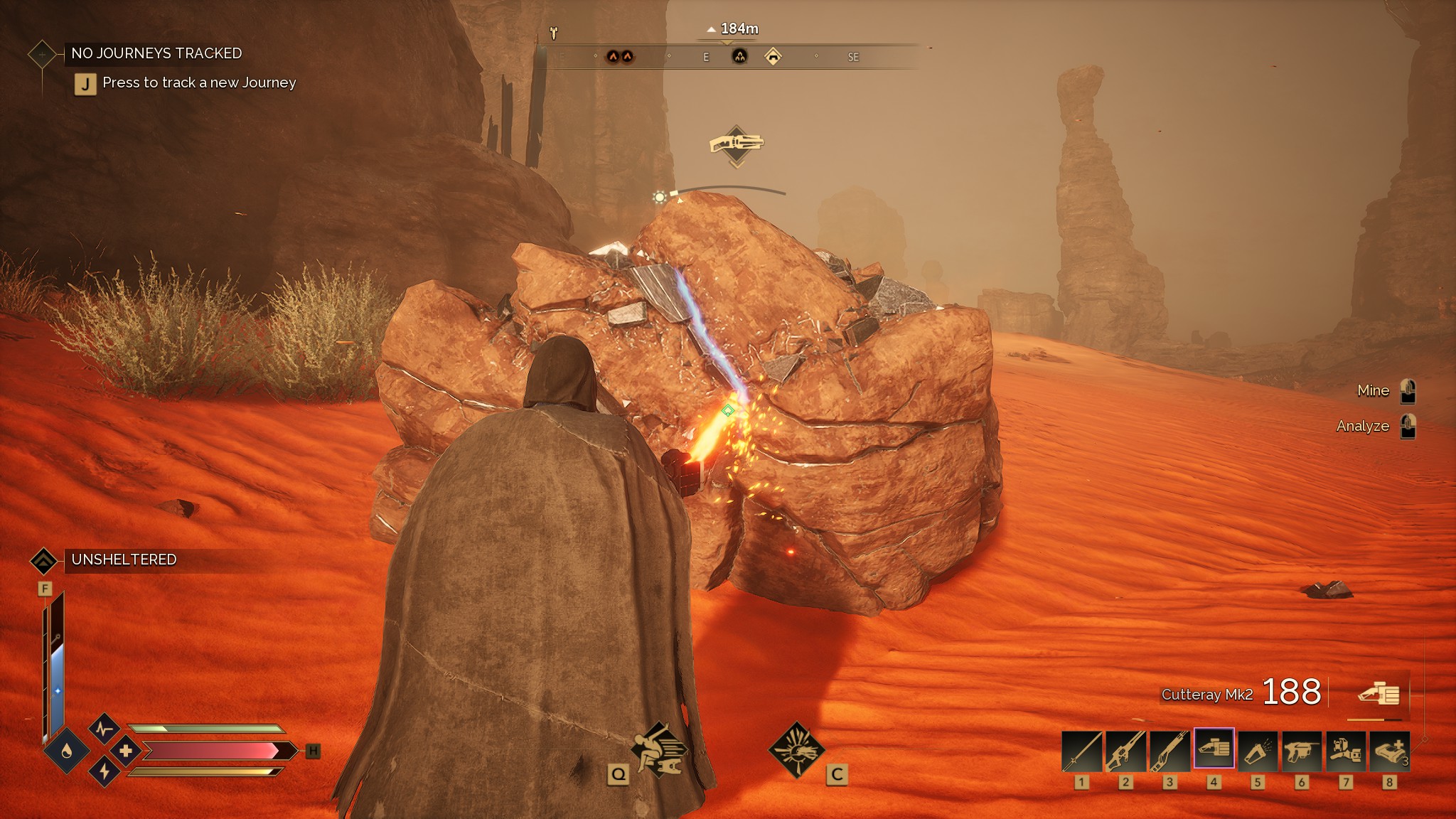Select the water droplet hydration icon
Viewport: 1456px width, 819px height.
(67, 751)
